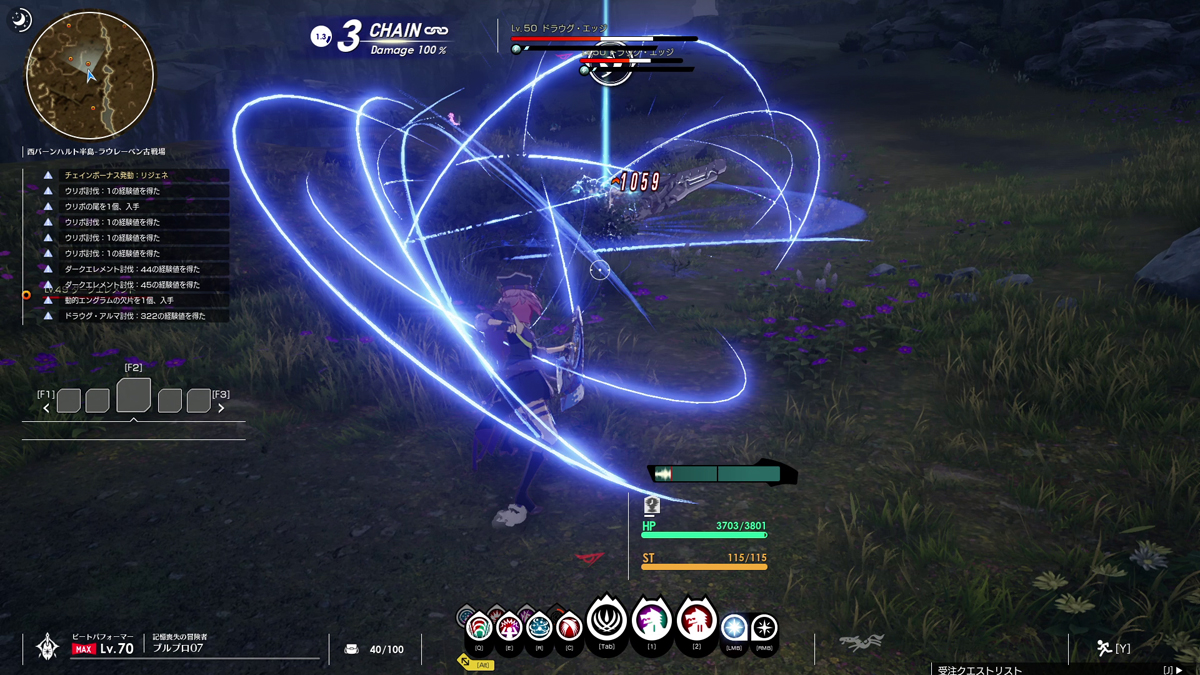1200x675 pixels.
Task: Trigger the blue starry dome skill
Action: 539,627
